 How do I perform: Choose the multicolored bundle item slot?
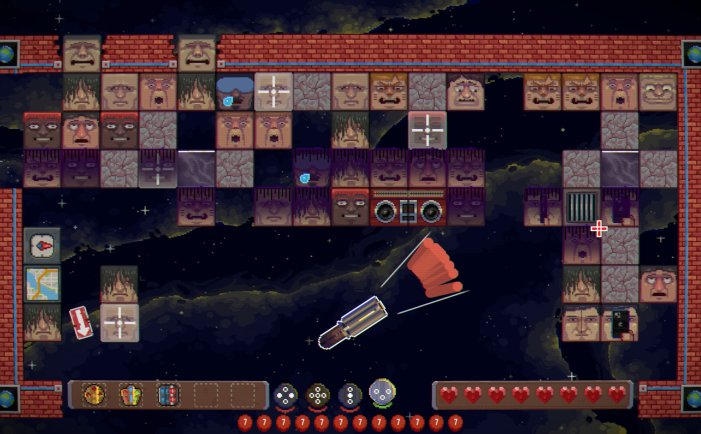(x=131, y=394)
